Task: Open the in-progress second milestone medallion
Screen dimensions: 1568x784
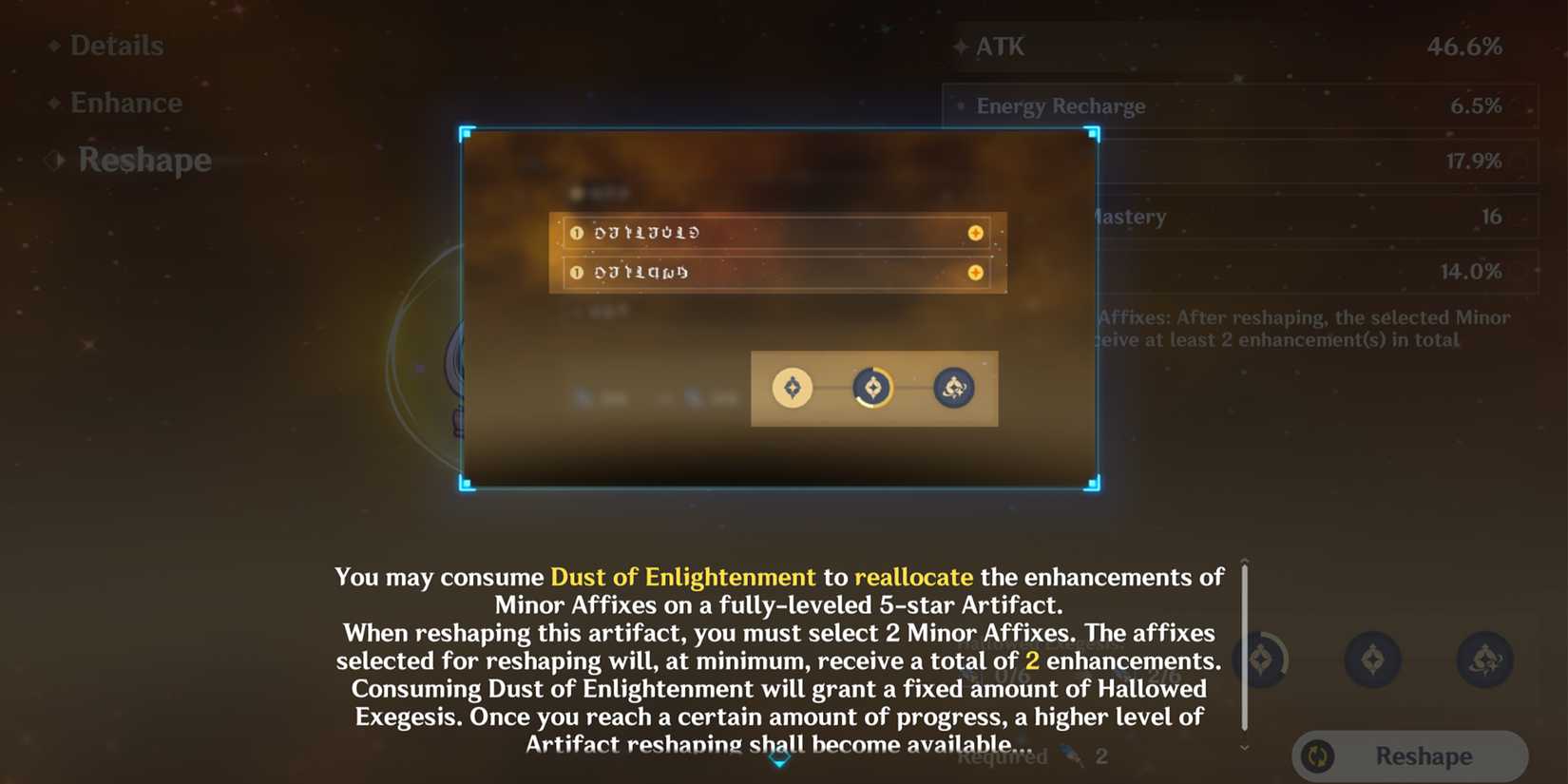Action: pyautogui.click(x=872, y=387)
